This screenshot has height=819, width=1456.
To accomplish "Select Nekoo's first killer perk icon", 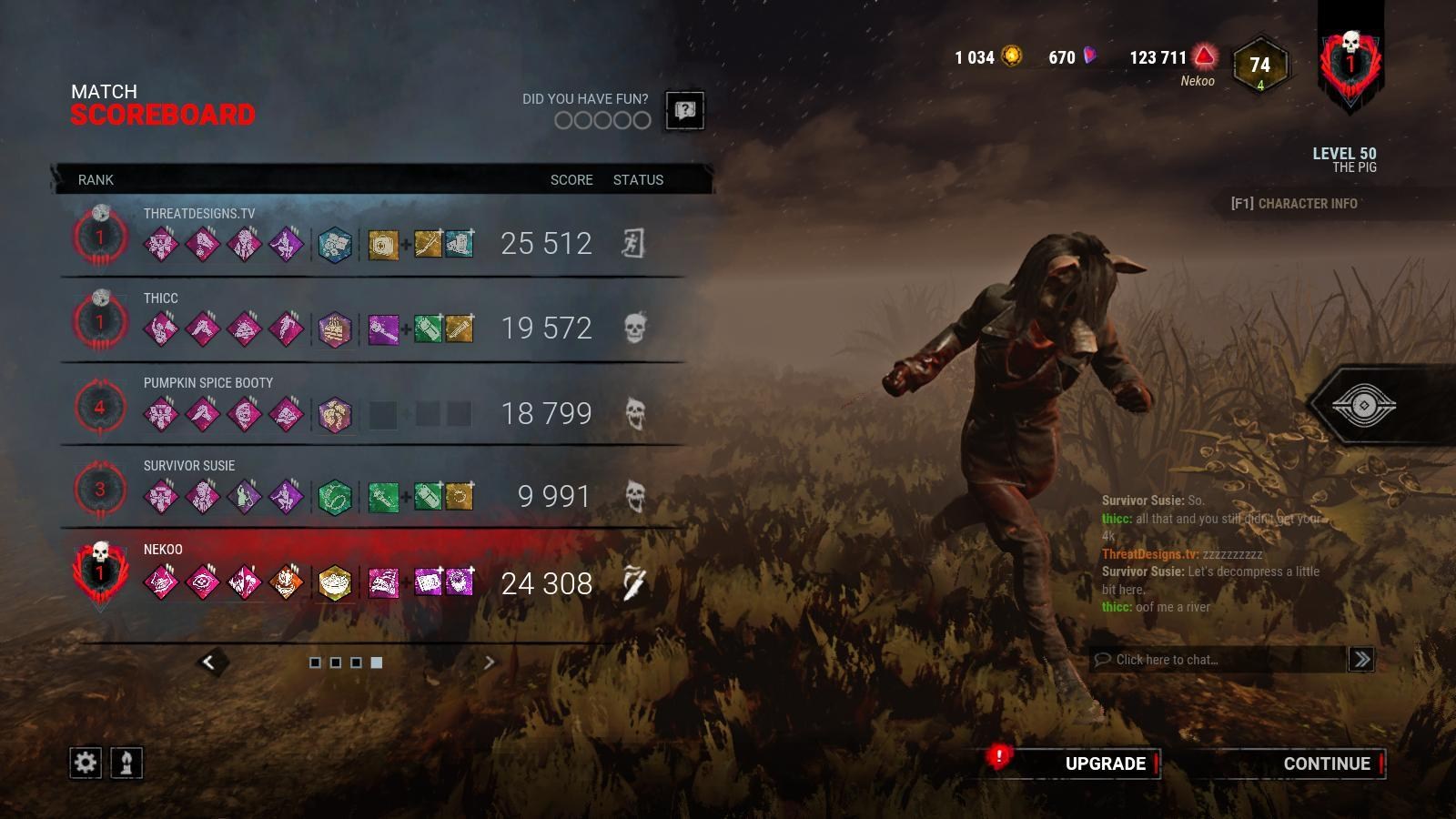I will 161,581.
